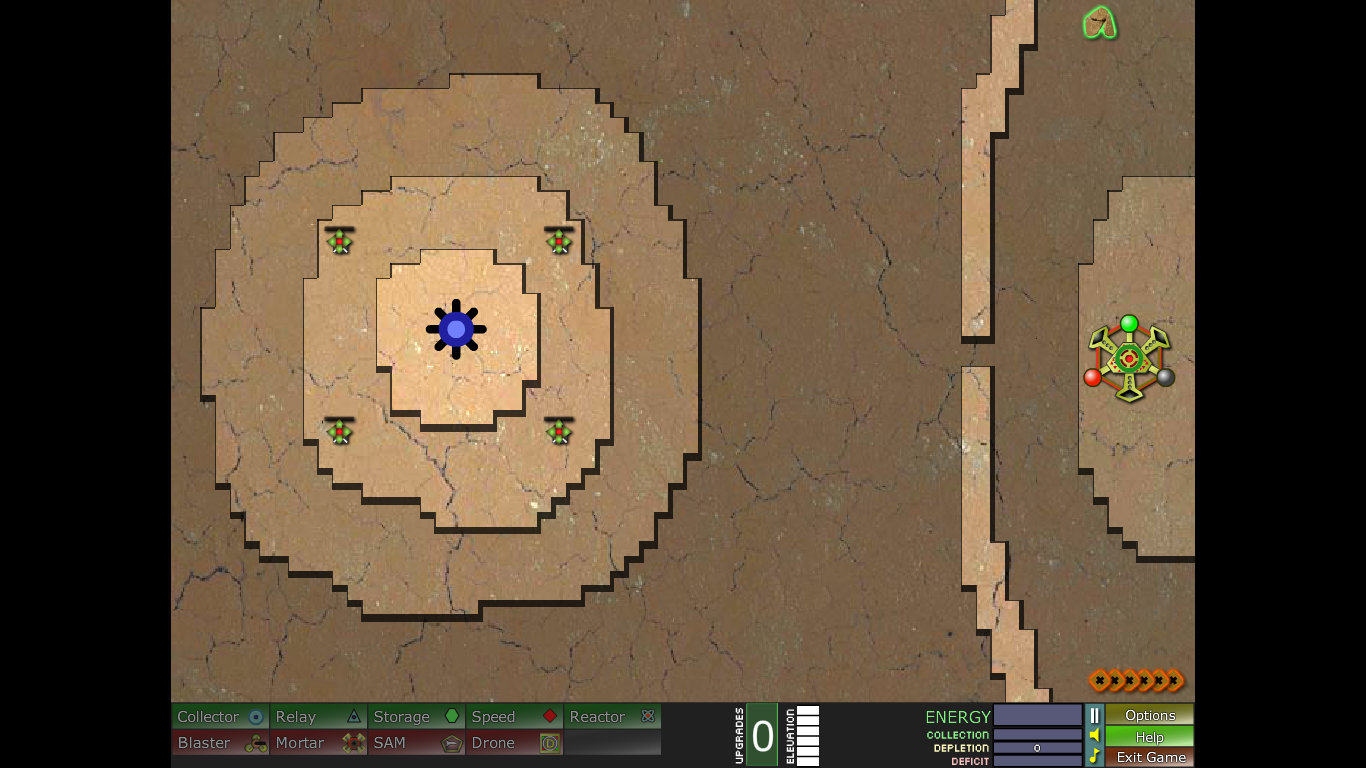Image resolution: width=1366 pixels, height=768 pixels.
Task: Click the Exit Game button
Action: coord(1150,757)
